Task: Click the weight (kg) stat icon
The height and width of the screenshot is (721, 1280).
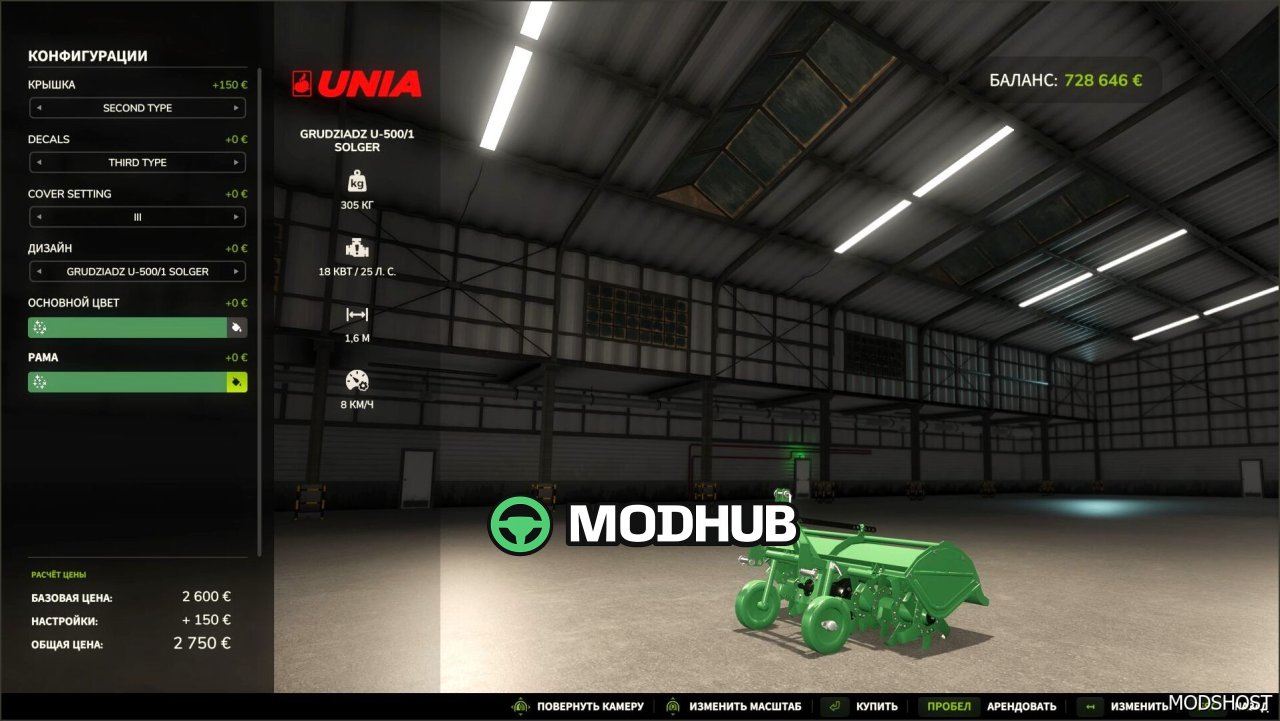Action: (x=356, y=181)
